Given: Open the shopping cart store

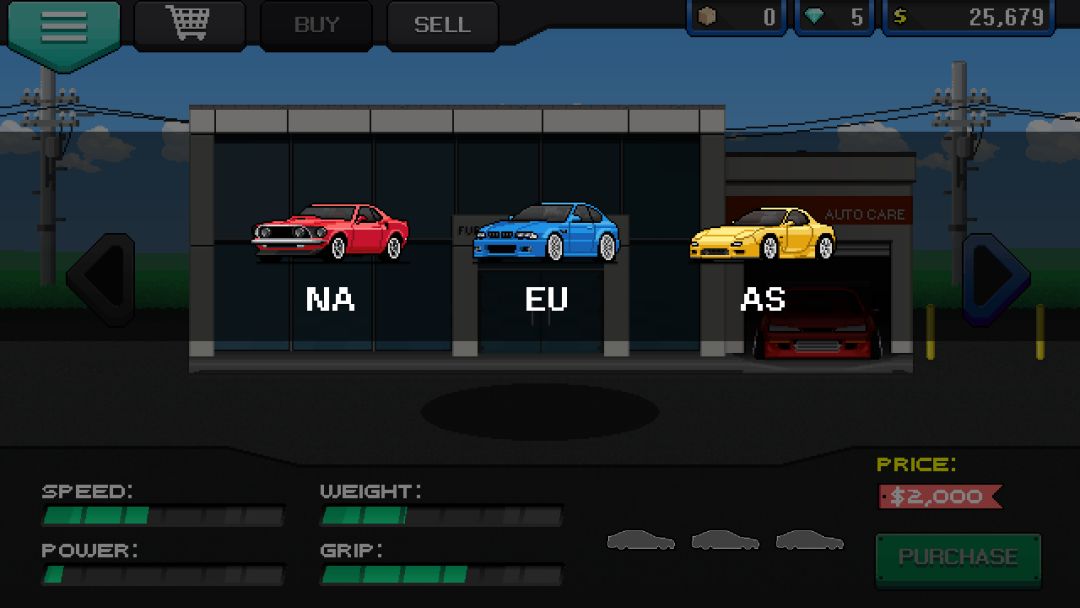Looking at the screenshot, I should 189,24.
